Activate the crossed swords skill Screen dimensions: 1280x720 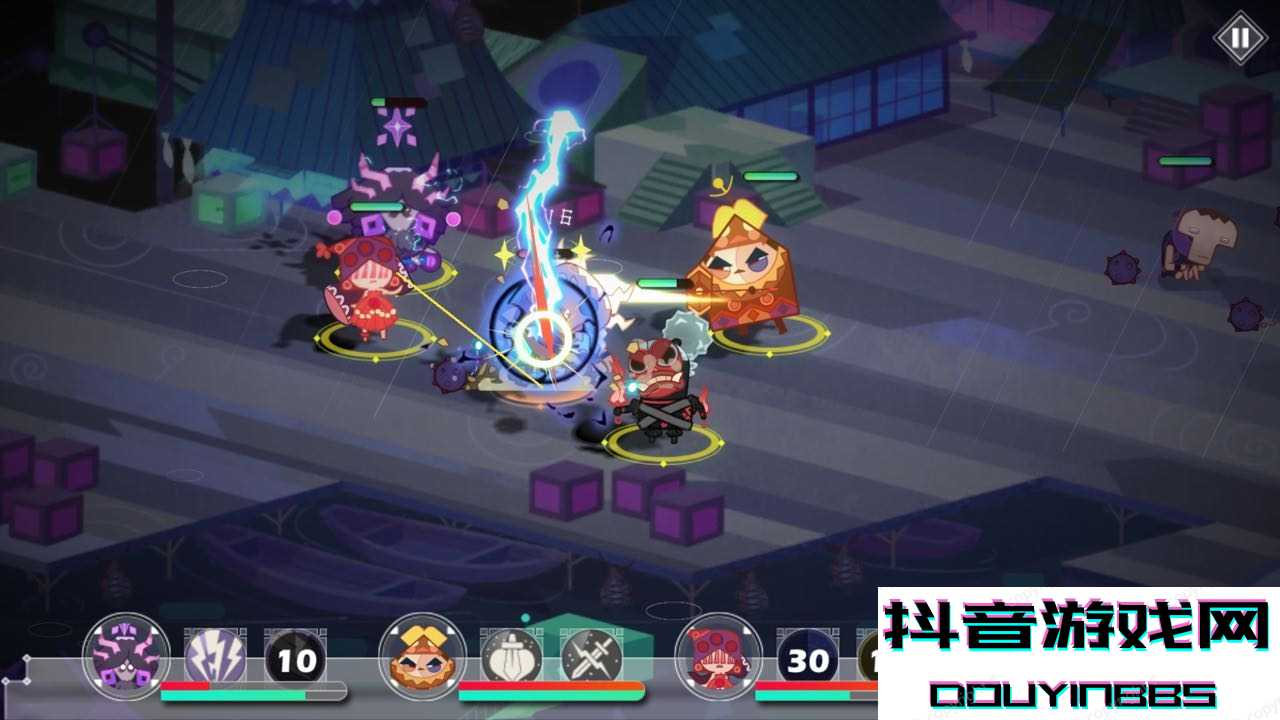coord(591,658)
